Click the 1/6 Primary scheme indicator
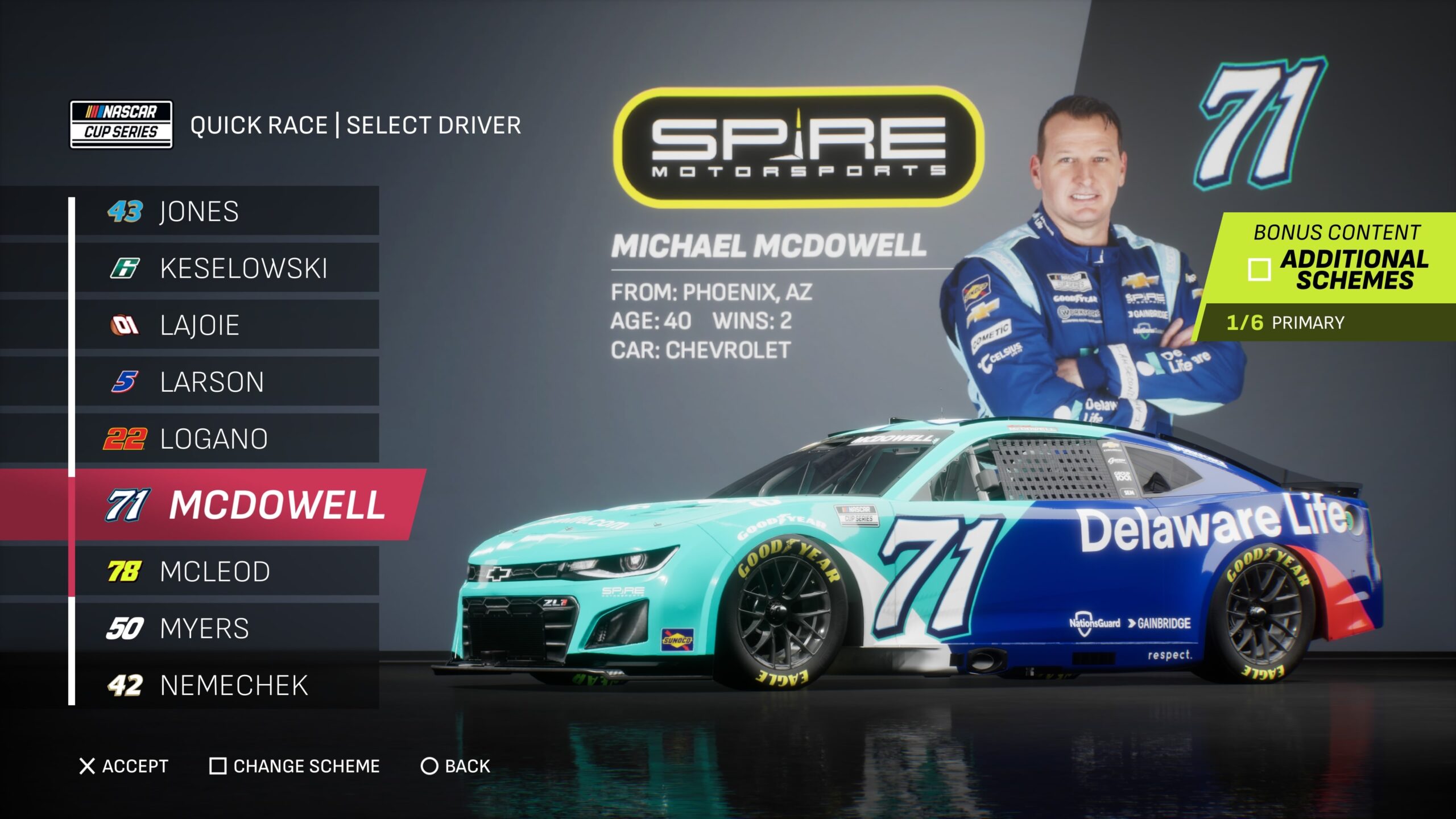Viewport: 1456px width, 819px height. 1285,322
